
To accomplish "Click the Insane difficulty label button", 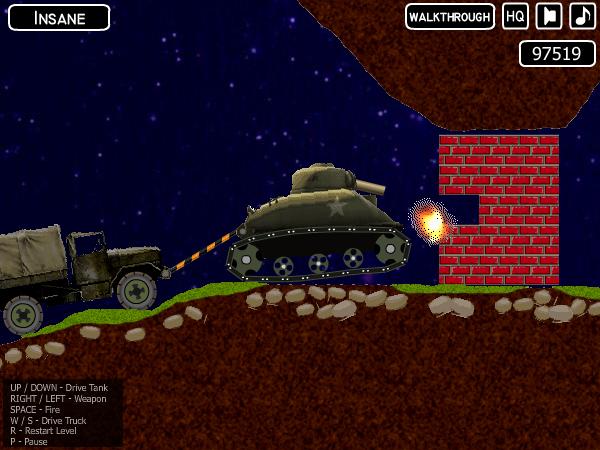I will pos(59,17).
